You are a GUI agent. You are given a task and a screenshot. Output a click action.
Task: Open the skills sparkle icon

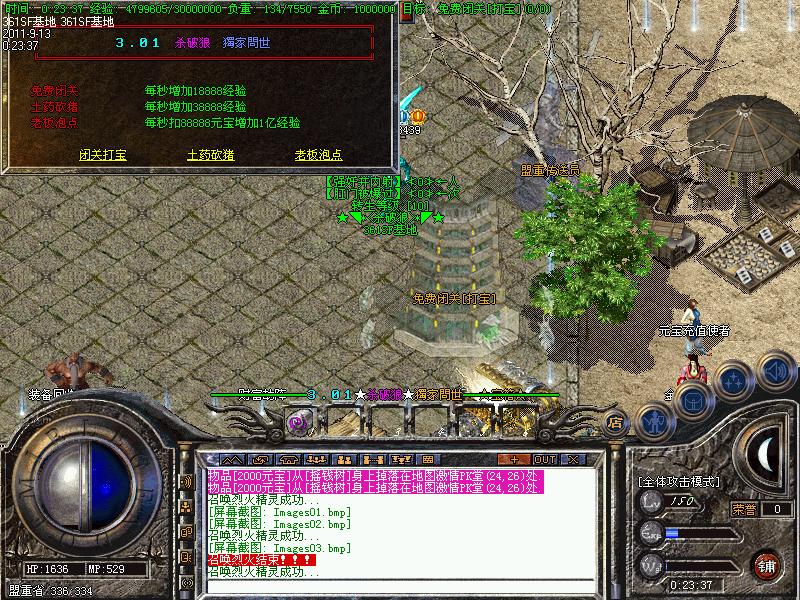coord(733,381)
